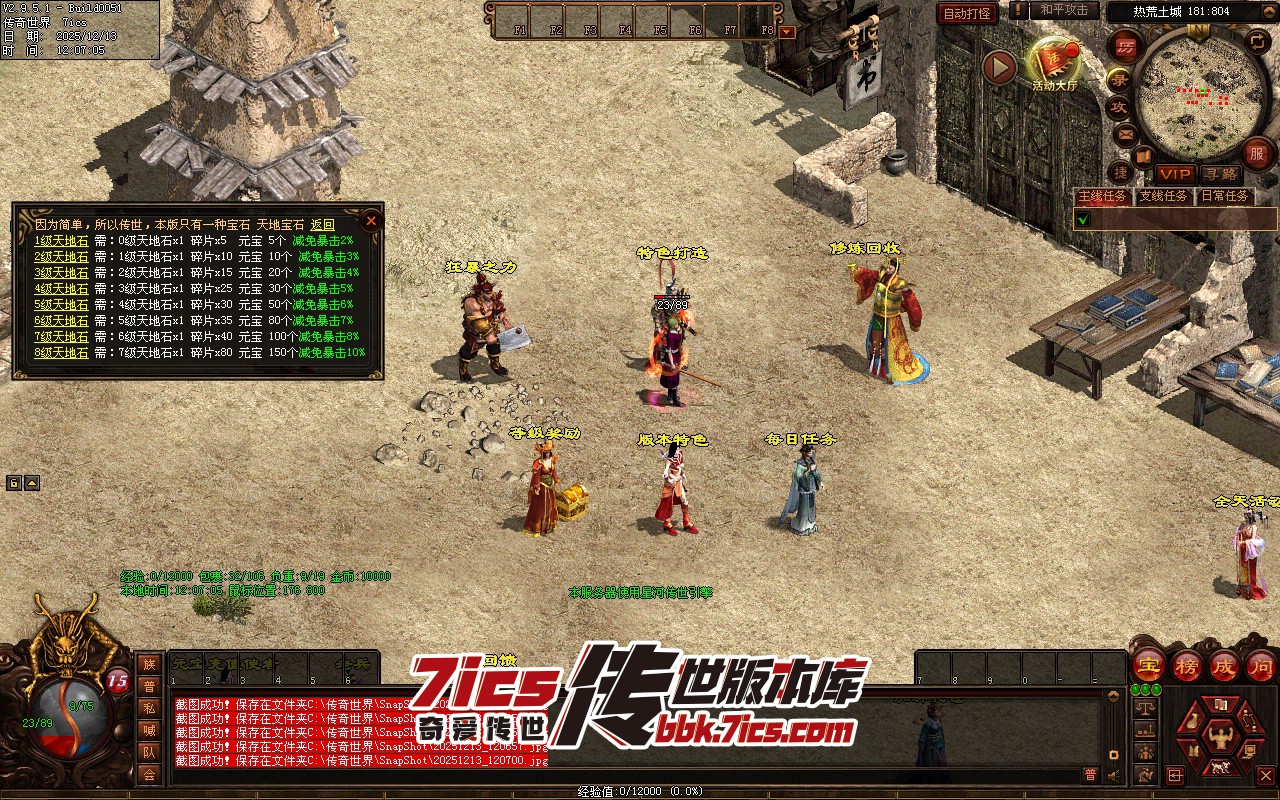Screen dimensions: 1280x800
Task: Open the character panel (muscular figure icon)
Action: pos(1218,739)
